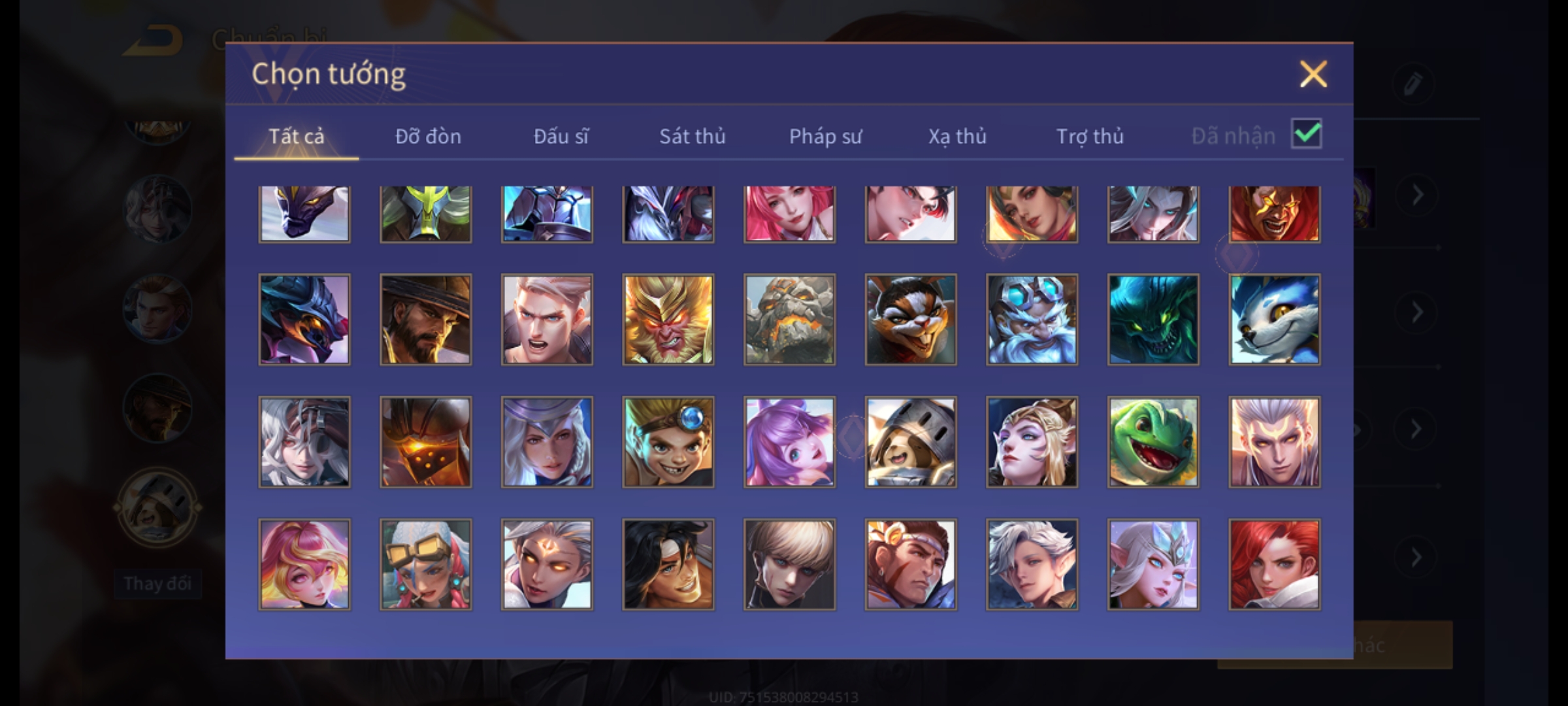Open the Đấu sĩ hero category
Viewport: 1568px width, 706px height.
coord(561,136)
